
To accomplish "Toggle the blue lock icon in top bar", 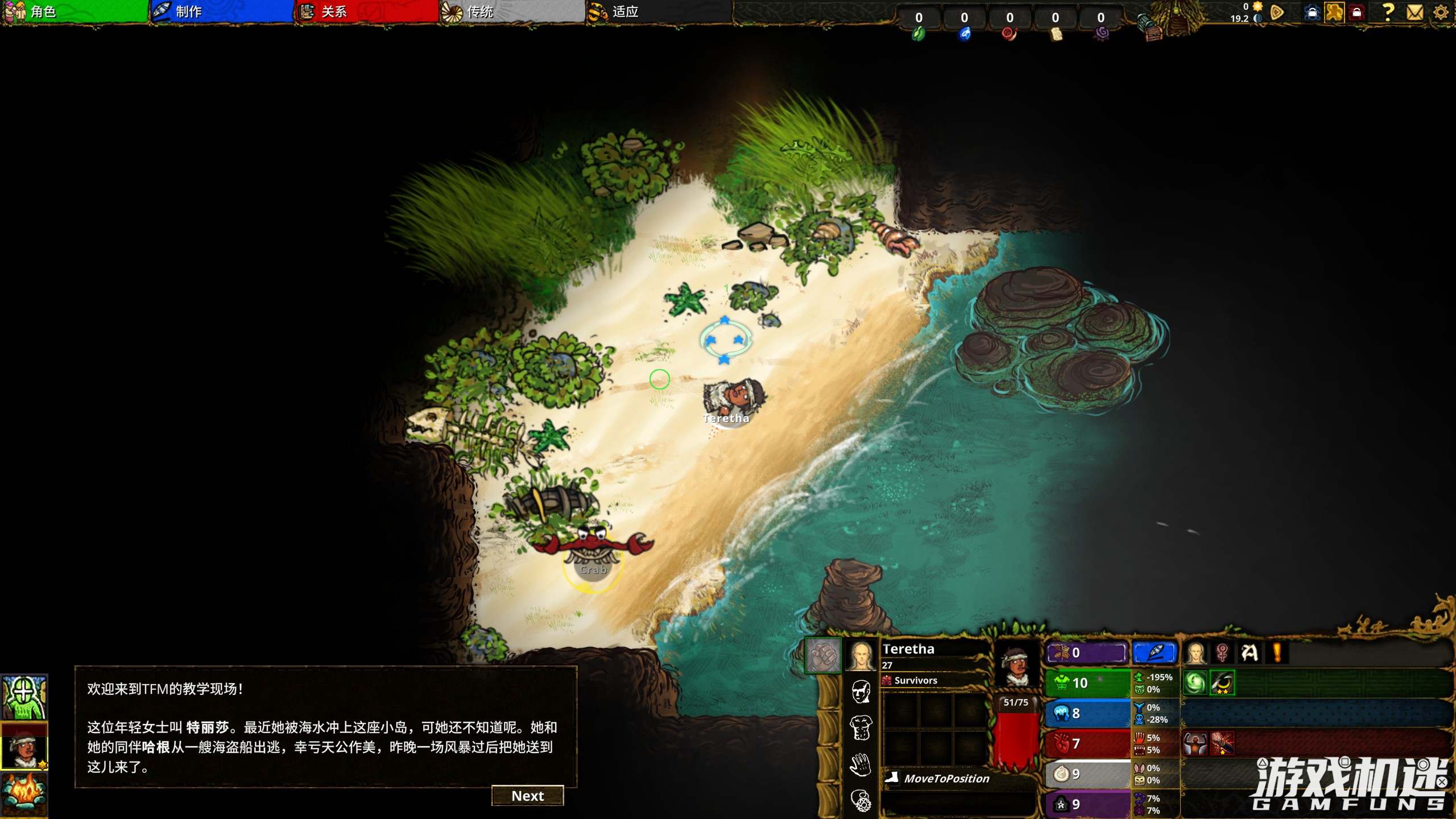I will point(1313,12).
